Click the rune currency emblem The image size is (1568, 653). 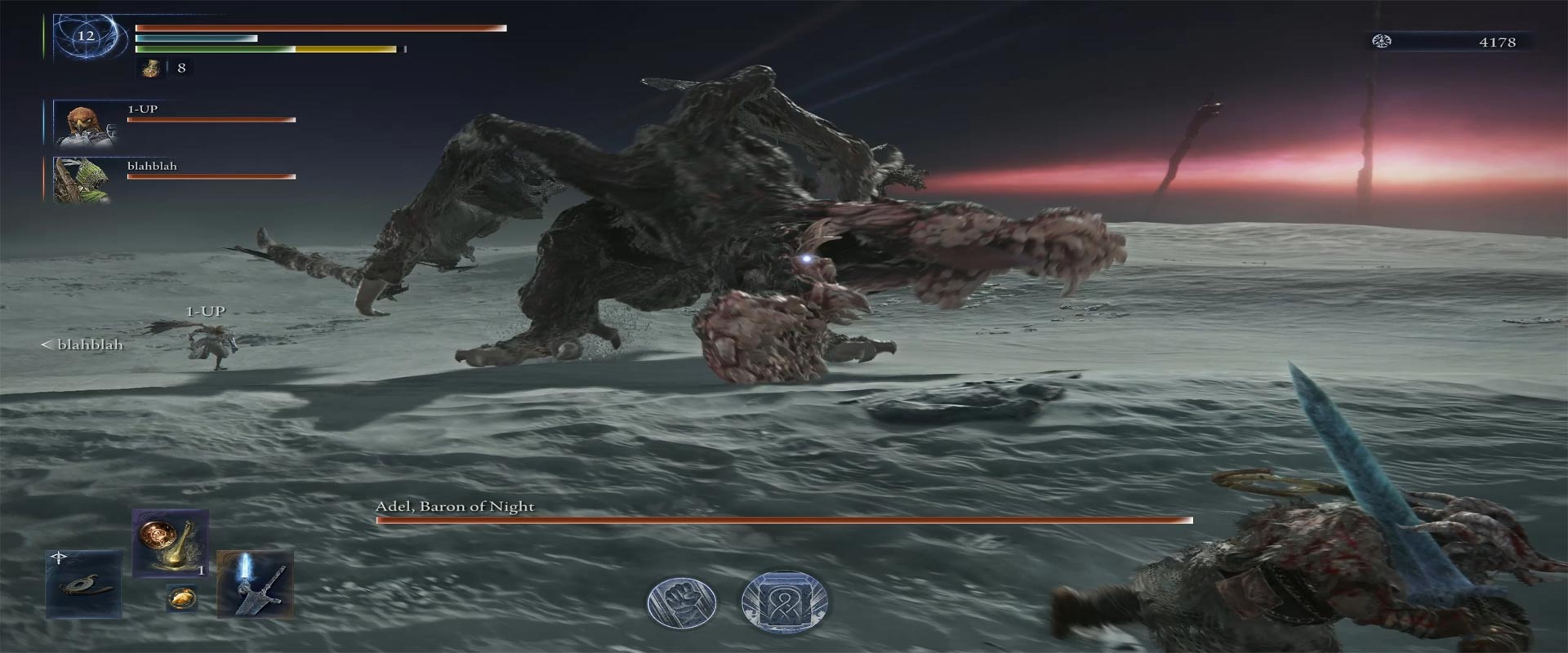1382,42
